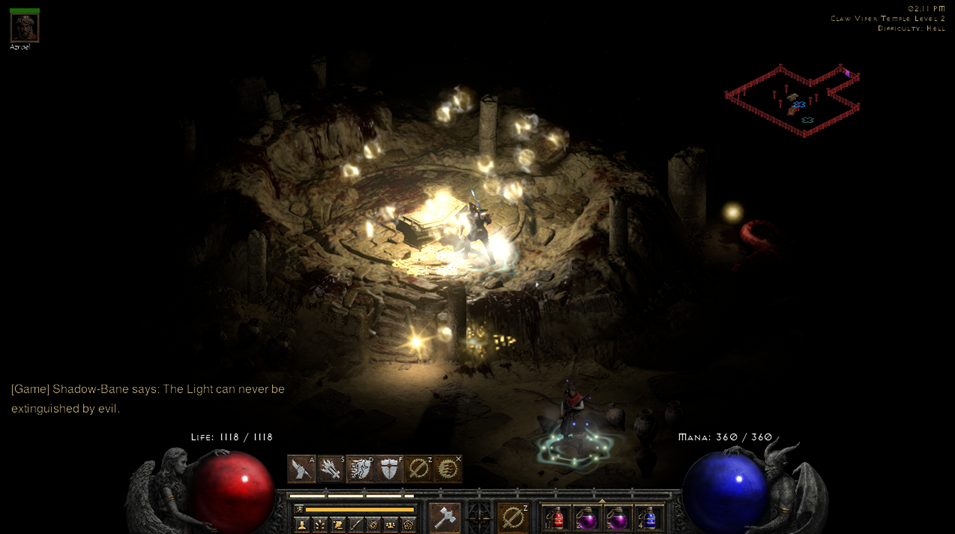Toggle run/walk icon beside the stamina bar
Screen dimensions: 955x534
(298, 509)
